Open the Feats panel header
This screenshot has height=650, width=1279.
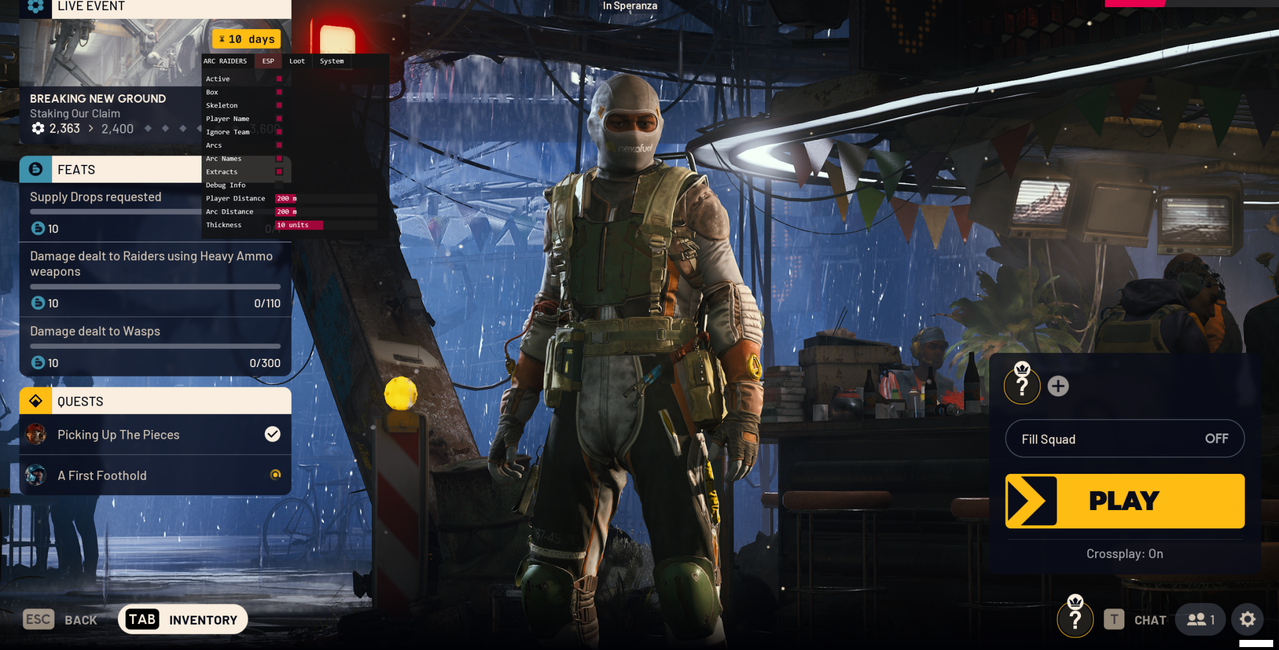coord(110,170)
